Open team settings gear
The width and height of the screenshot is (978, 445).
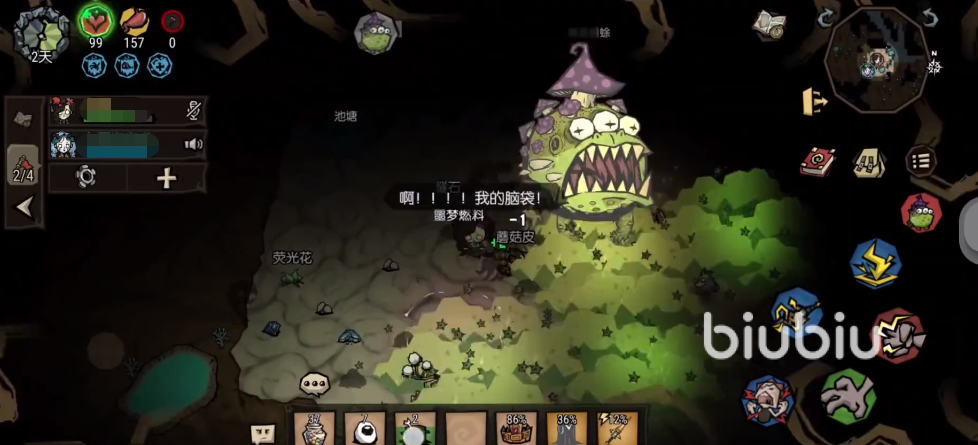tap(86, 177)
